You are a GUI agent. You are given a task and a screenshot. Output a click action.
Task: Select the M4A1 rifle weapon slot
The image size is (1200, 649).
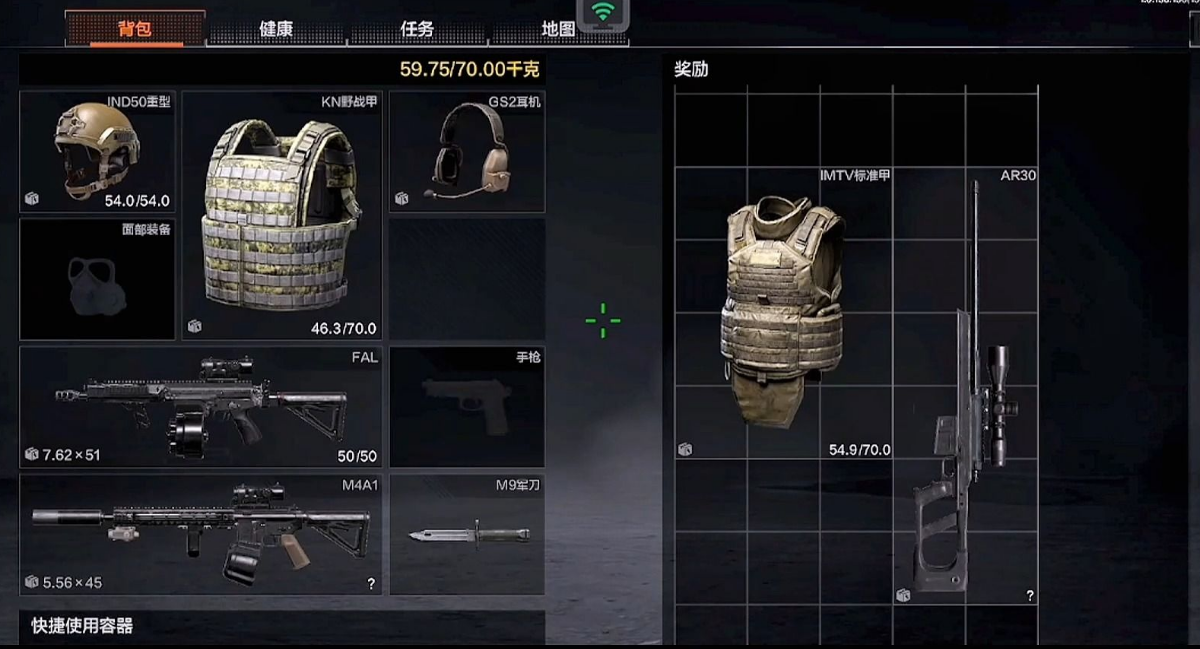(x=200, y=534)
